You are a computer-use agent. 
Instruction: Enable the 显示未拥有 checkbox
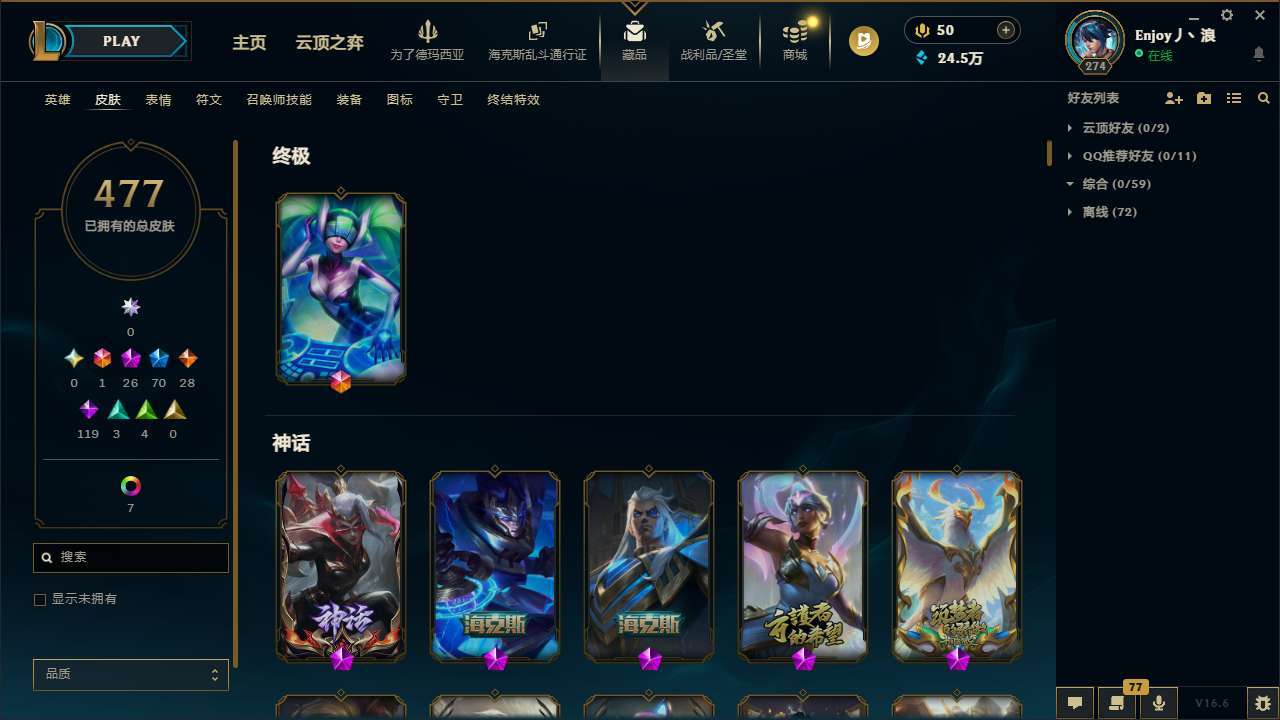click(40, 599)
